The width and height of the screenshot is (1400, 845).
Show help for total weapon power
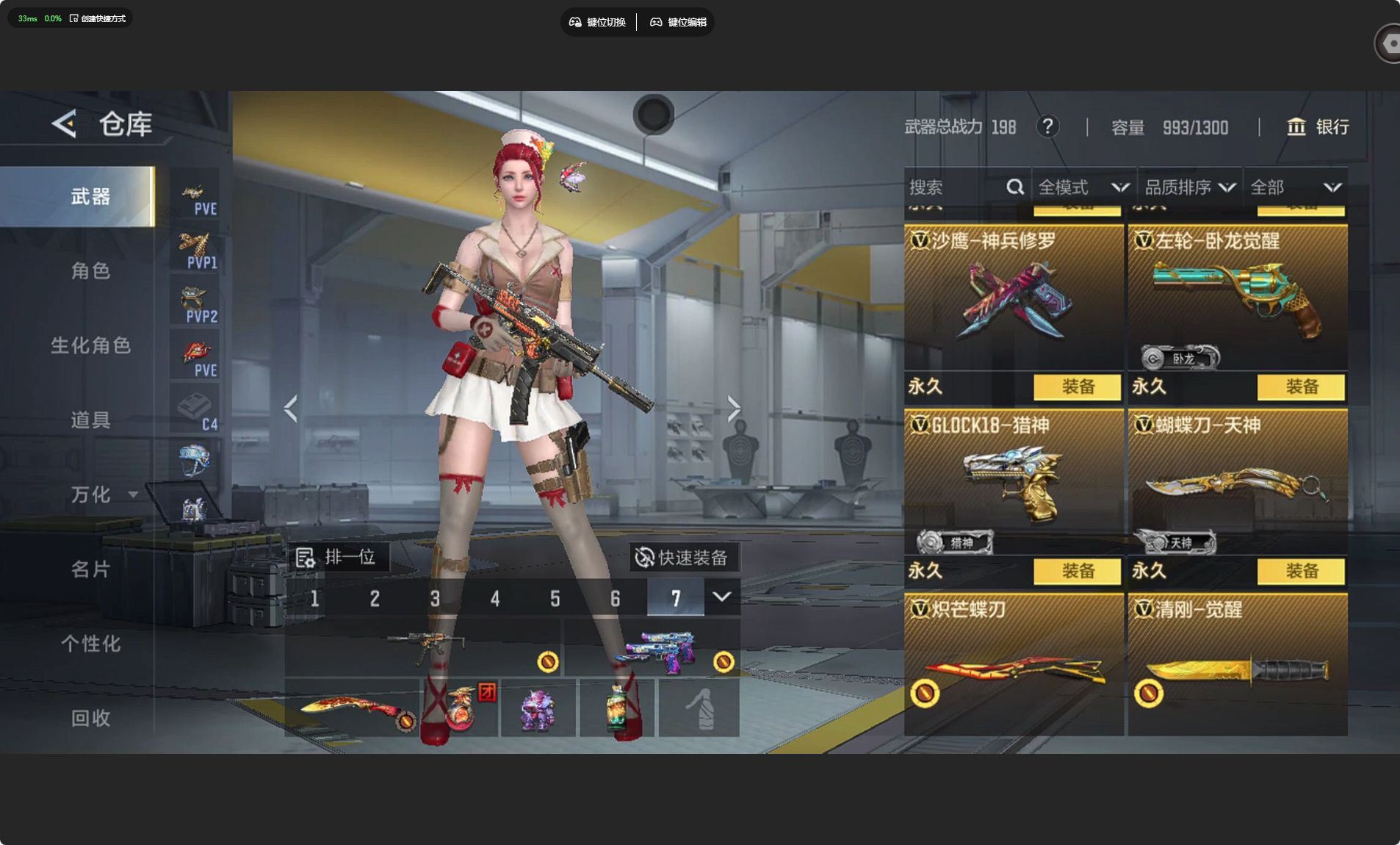pos(1047,127)
